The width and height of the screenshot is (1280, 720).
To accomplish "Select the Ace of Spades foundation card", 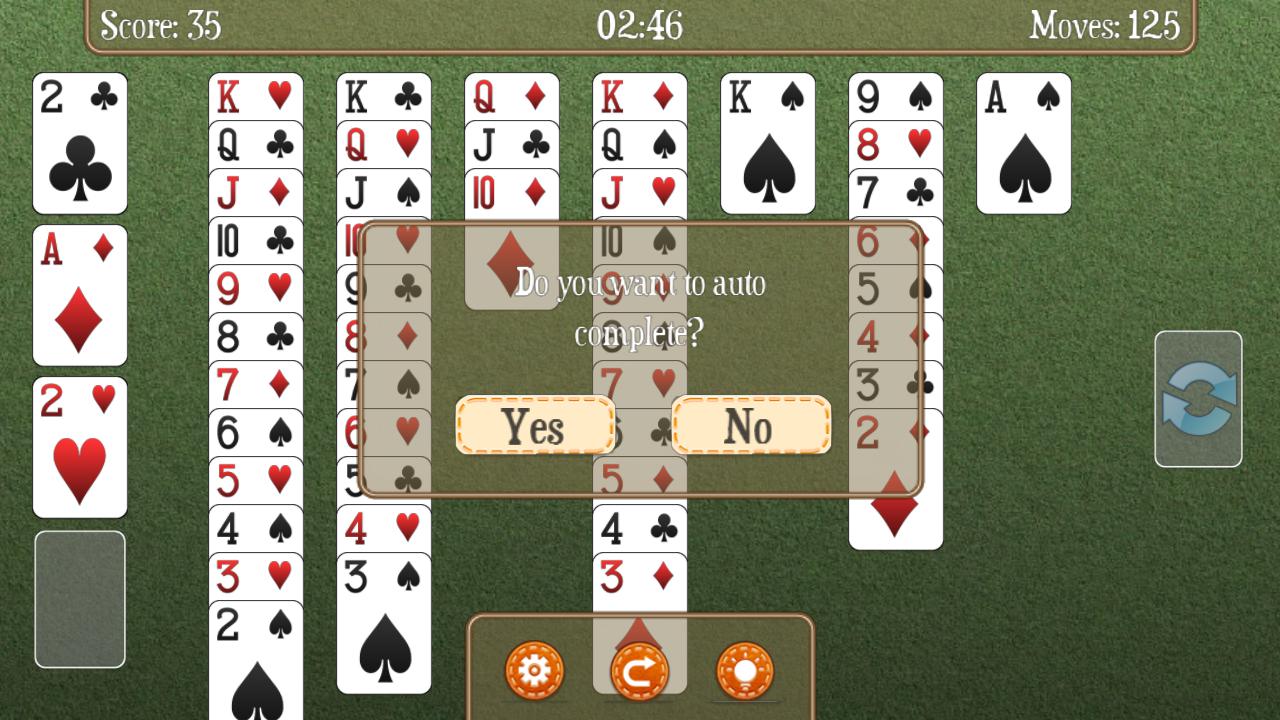I will click(x=1023, y=145).
